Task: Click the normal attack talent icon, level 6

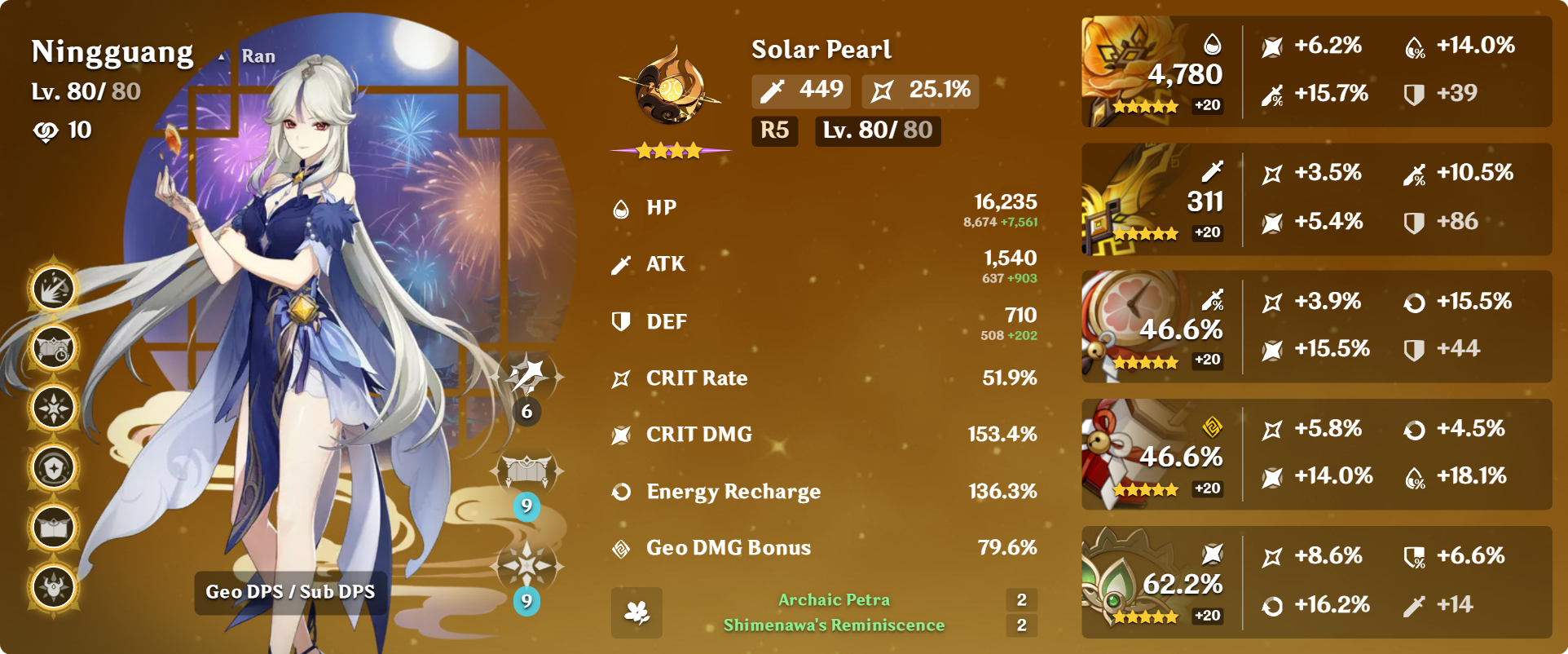Action: click(x=526, y=376)
